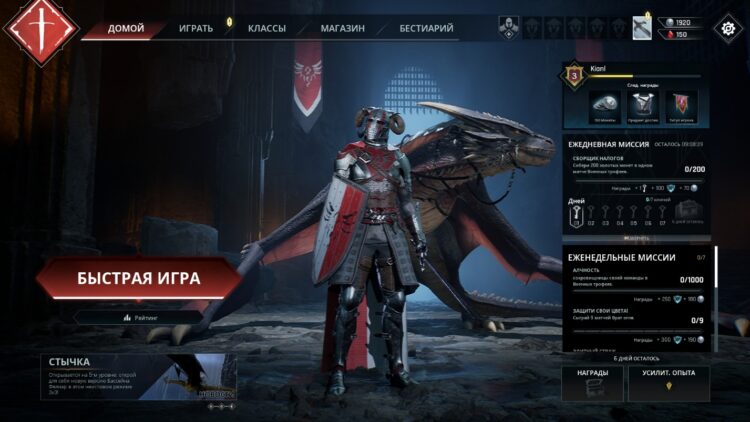Open the Магазин shop tab
Viewport: 750px width, 422px height.
coord(342,28)
